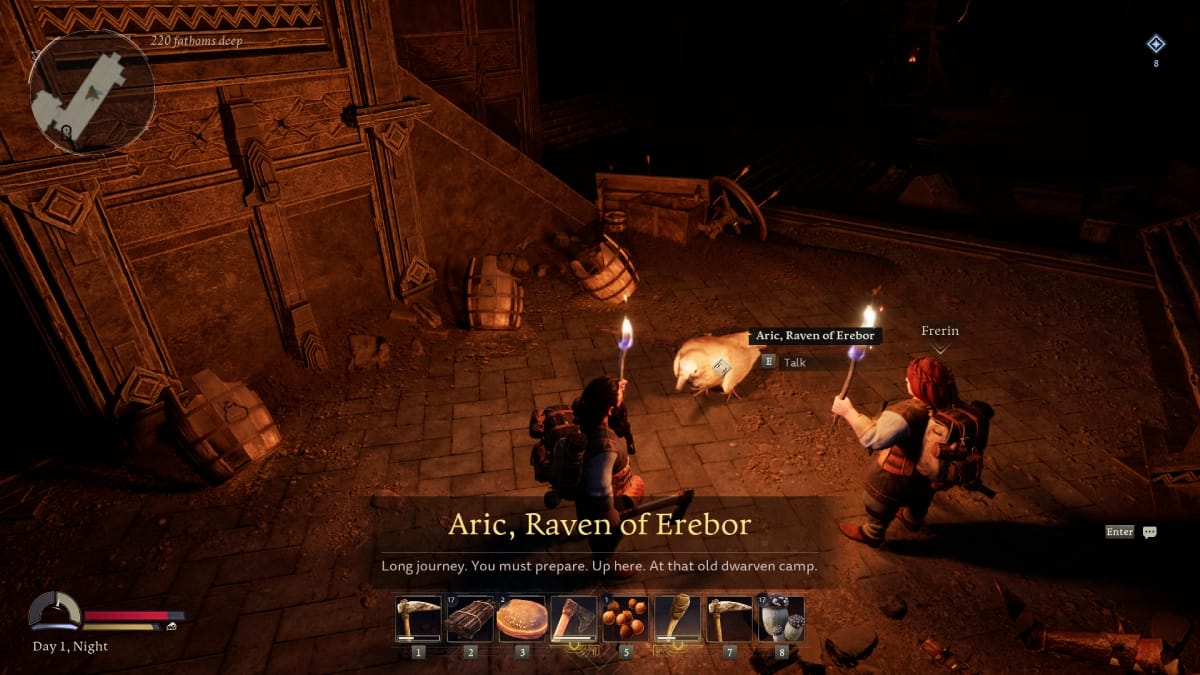Select the pickaxe in hotbar slot 1
1200x675 pixels.
point(418,619)
